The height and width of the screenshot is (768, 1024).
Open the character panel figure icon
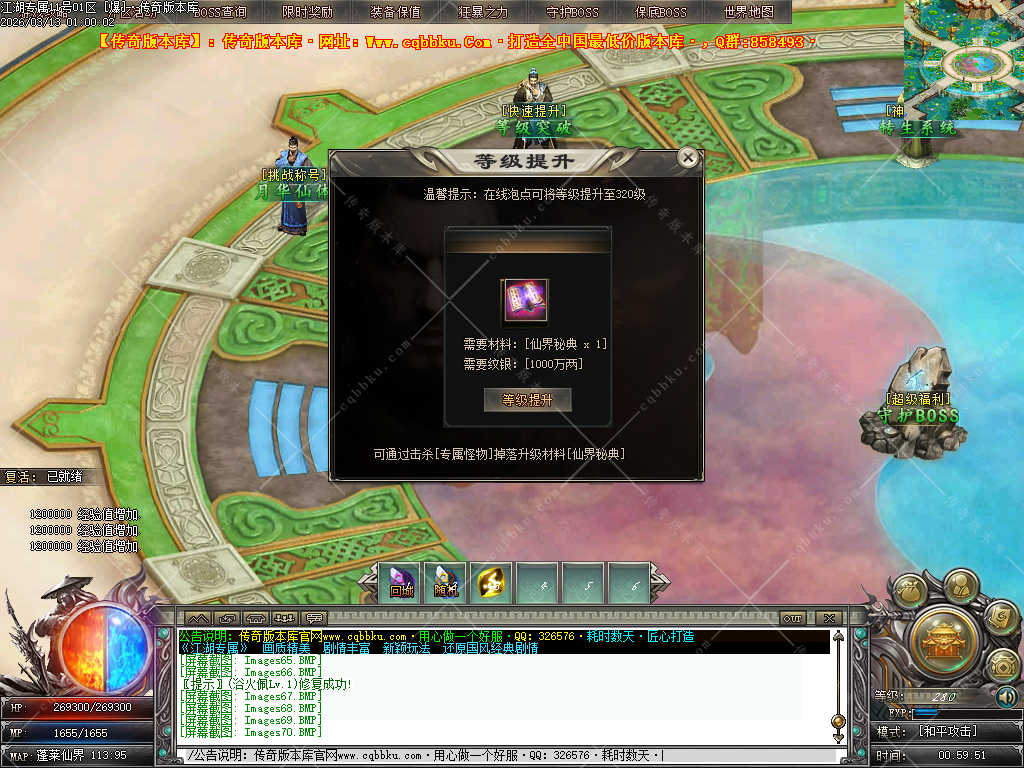pyautogui.click(x=960, y=584)
